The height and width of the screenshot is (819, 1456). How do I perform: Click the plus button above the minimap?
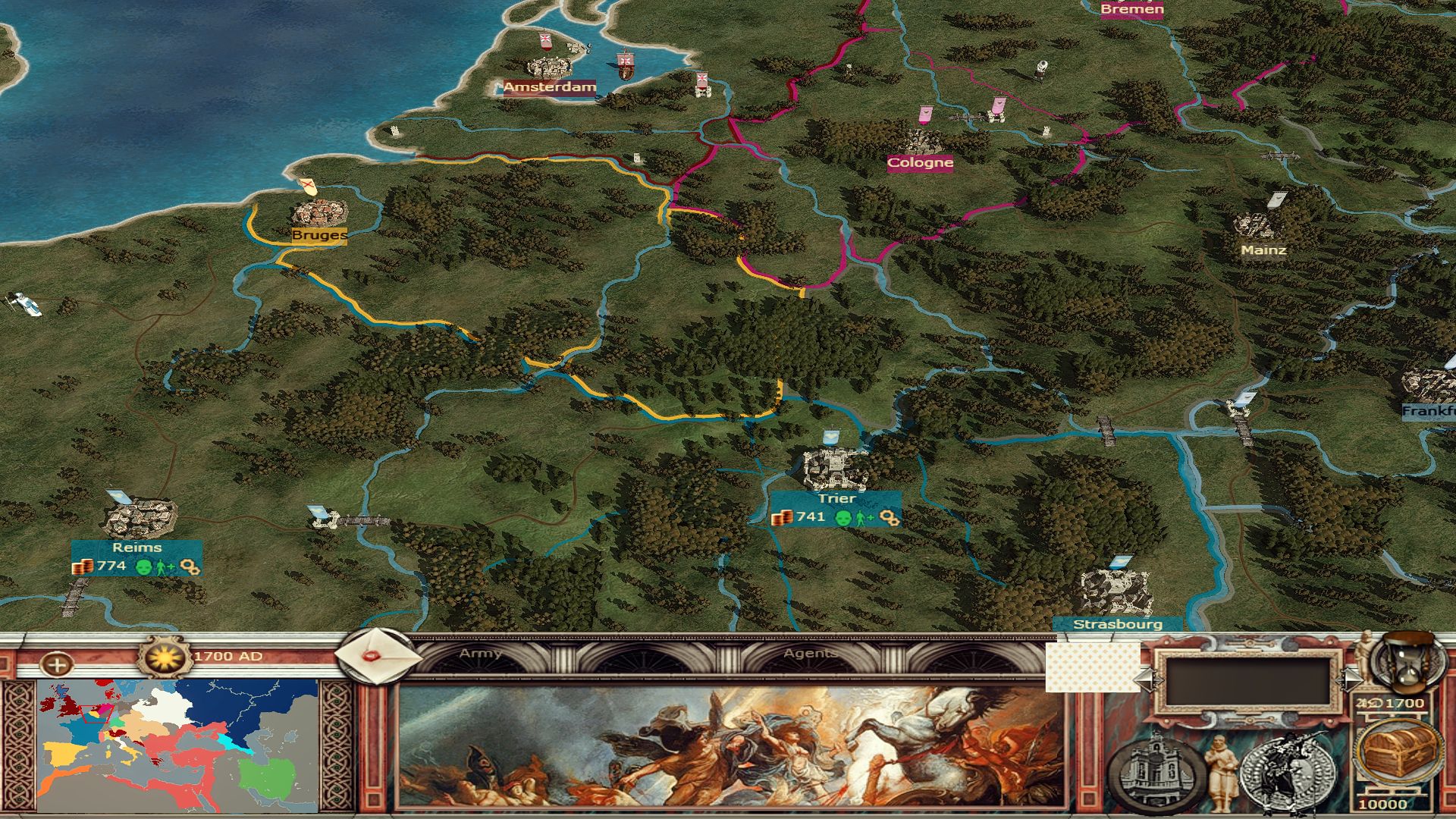coord(57,666)
